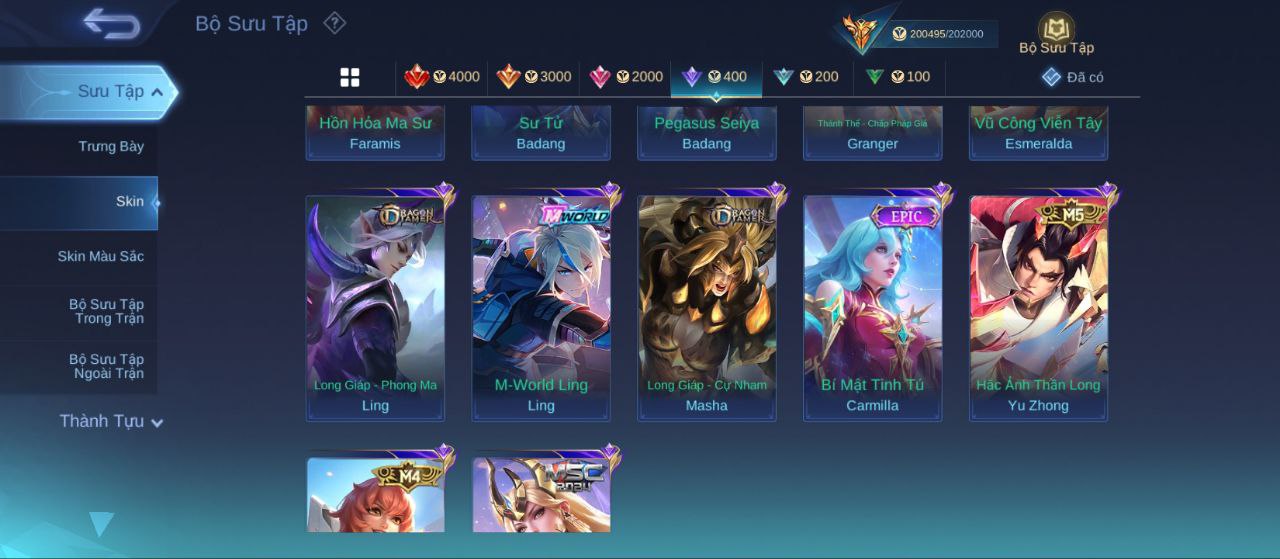Open the Bộ Sưu Tập help question mark
This screenshot has width=1280, height=559.
click(x=335, y=23)
